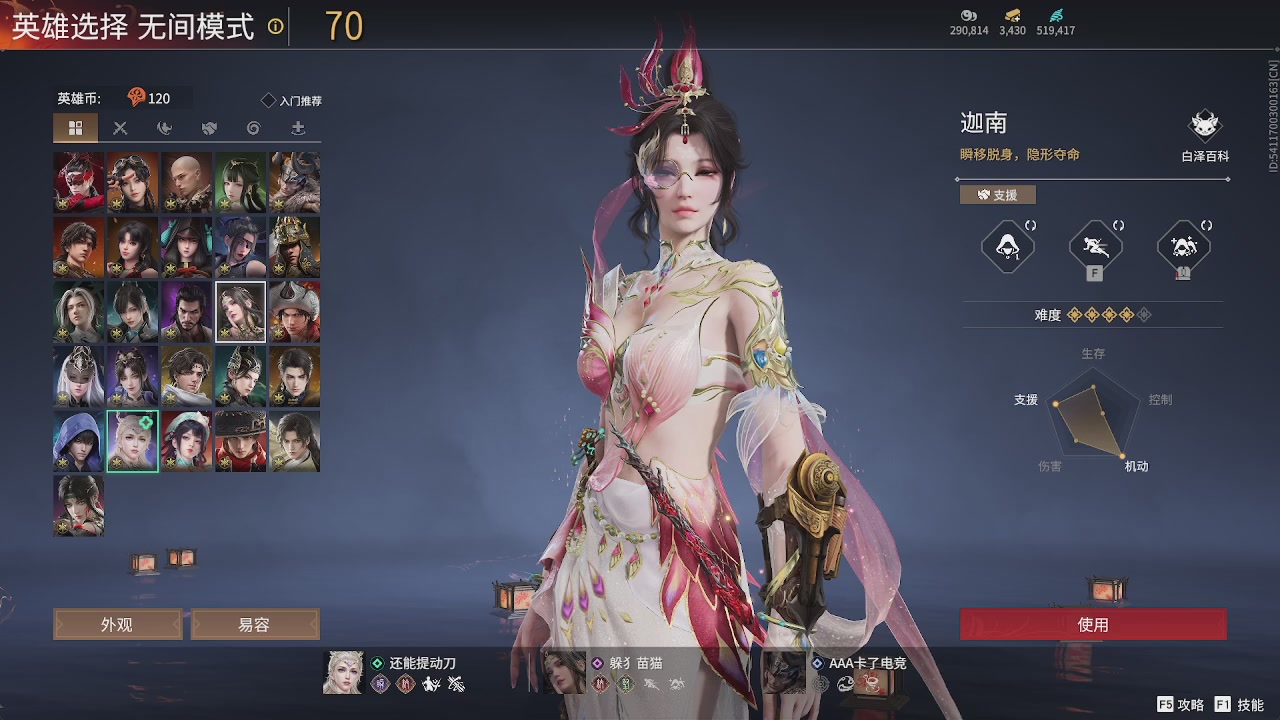The height and width of the screenshot is (720, 1280).
Task: Choose the spiral swirl filter tab
Action: 253,128
